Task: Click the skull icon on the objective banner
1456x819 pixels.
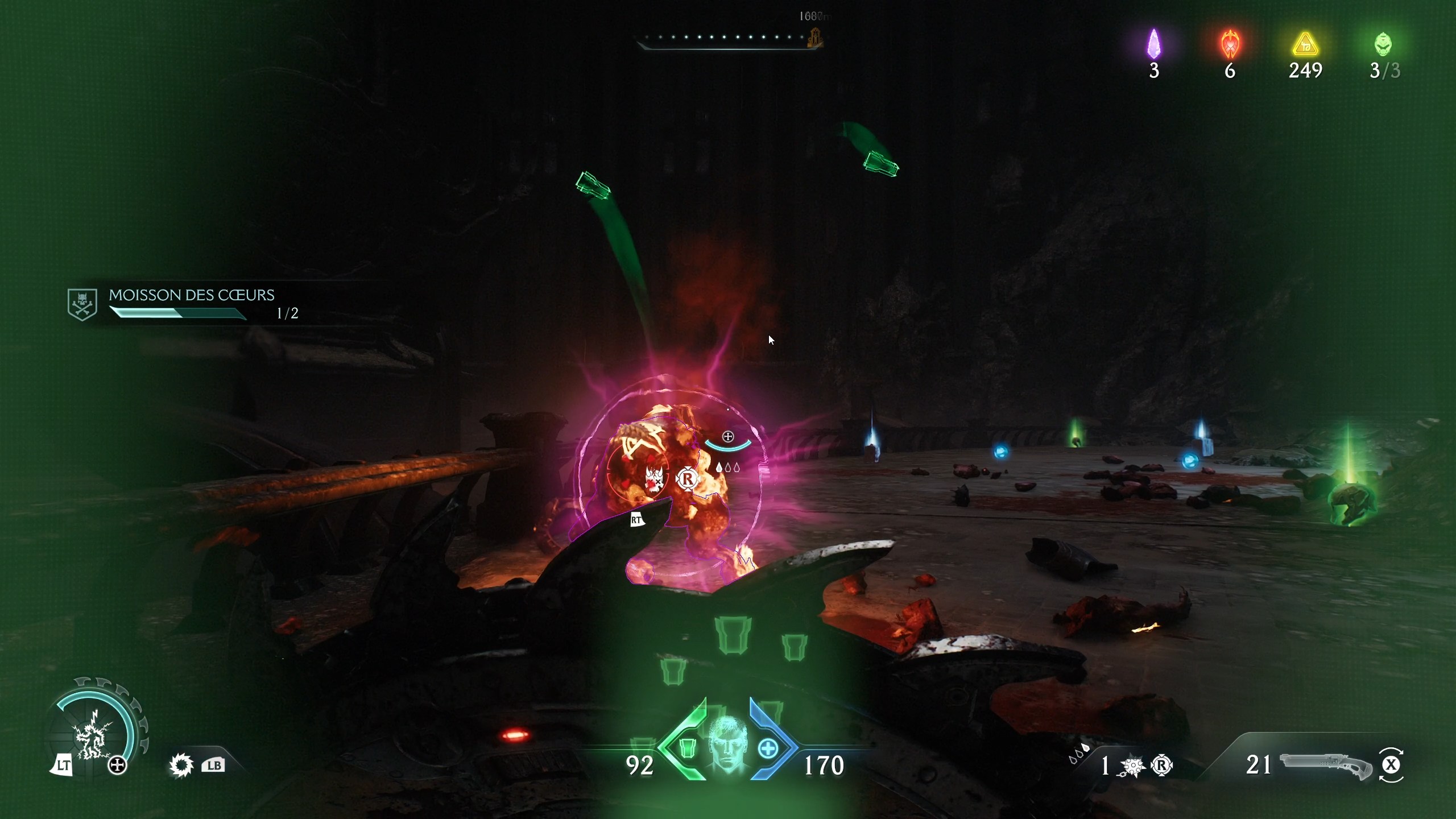Action: (x=82, y=303)
